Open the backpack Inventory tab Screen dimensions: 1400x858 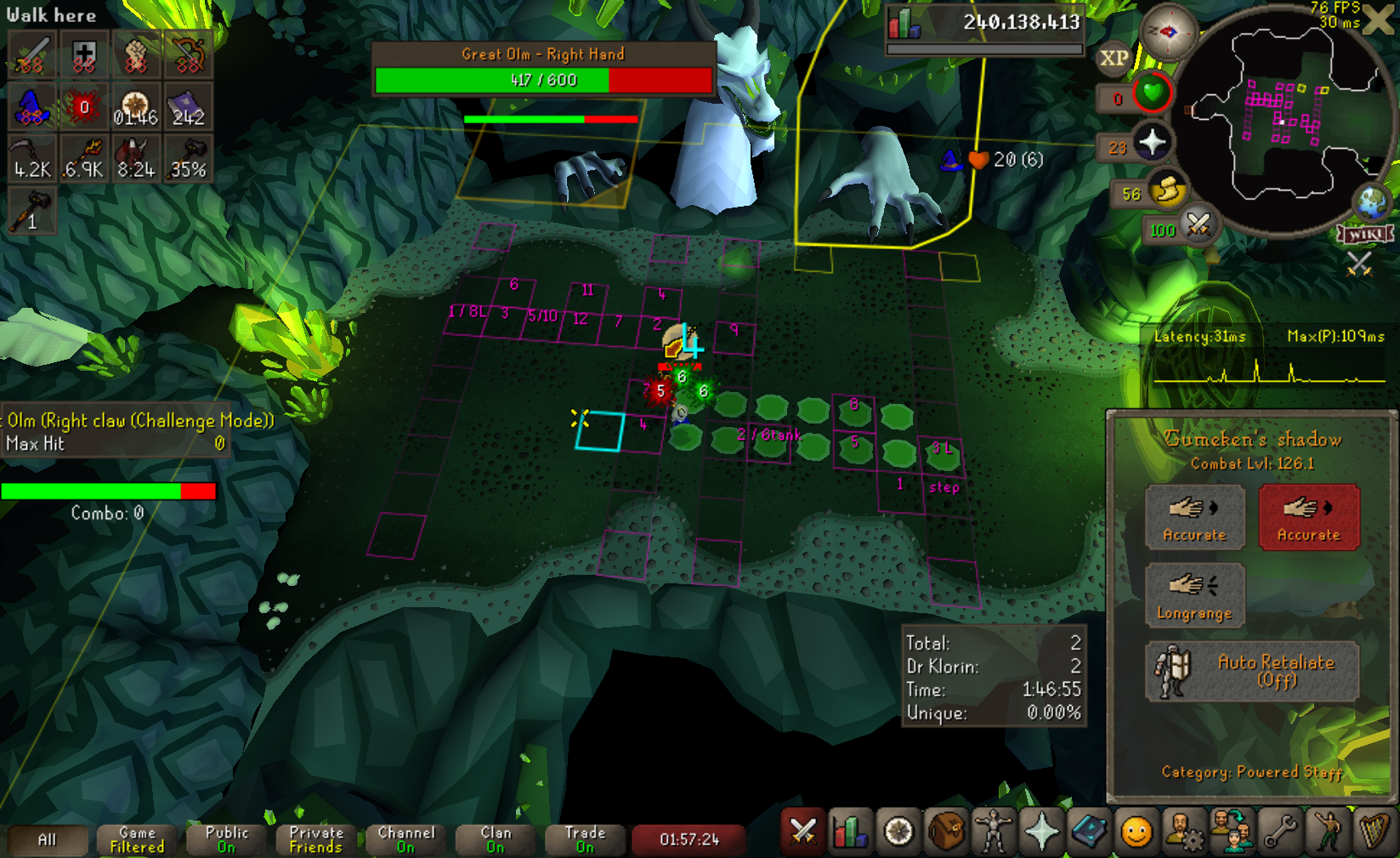pyautogui.click(x=945, y=832)
